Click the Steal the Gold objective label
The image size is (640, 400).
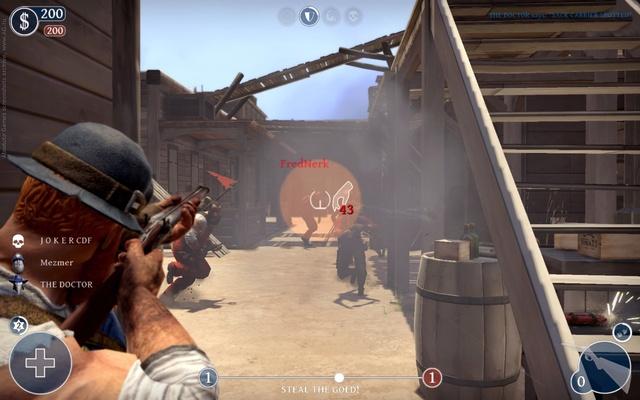tap(320, 390)
